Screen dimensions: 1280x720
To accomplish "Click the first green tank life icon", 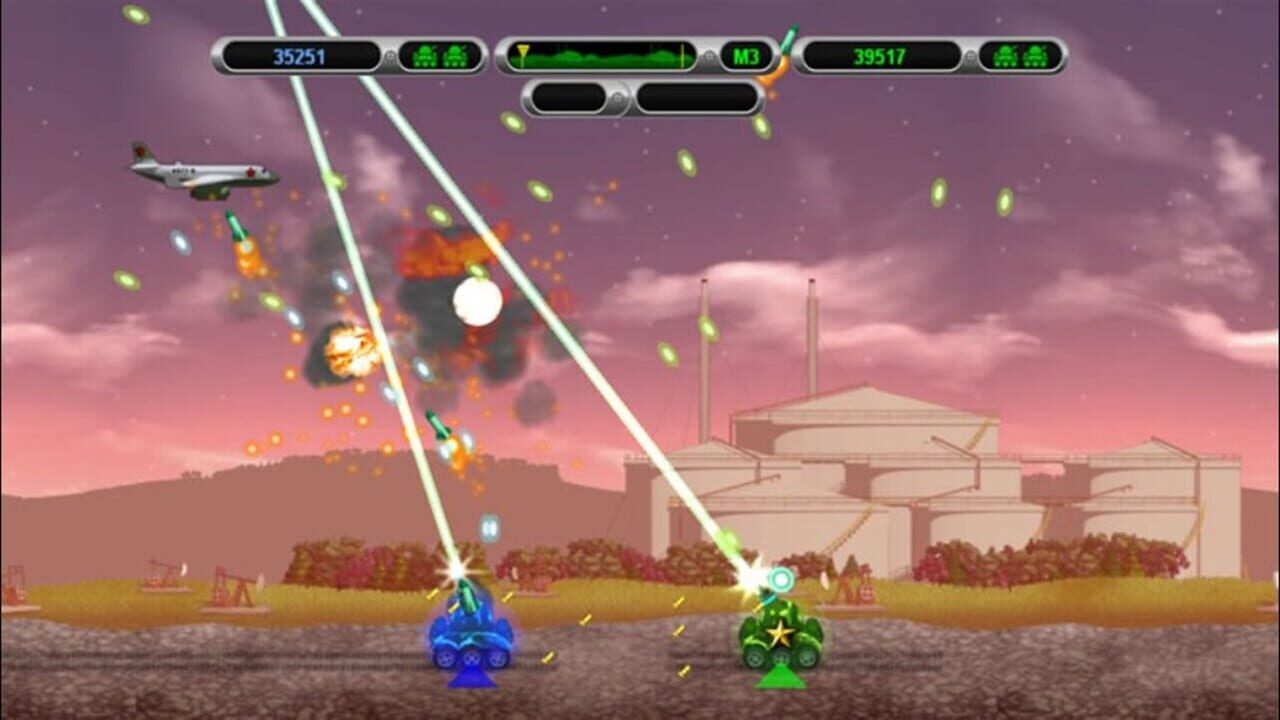I will tap(1005, 54).
